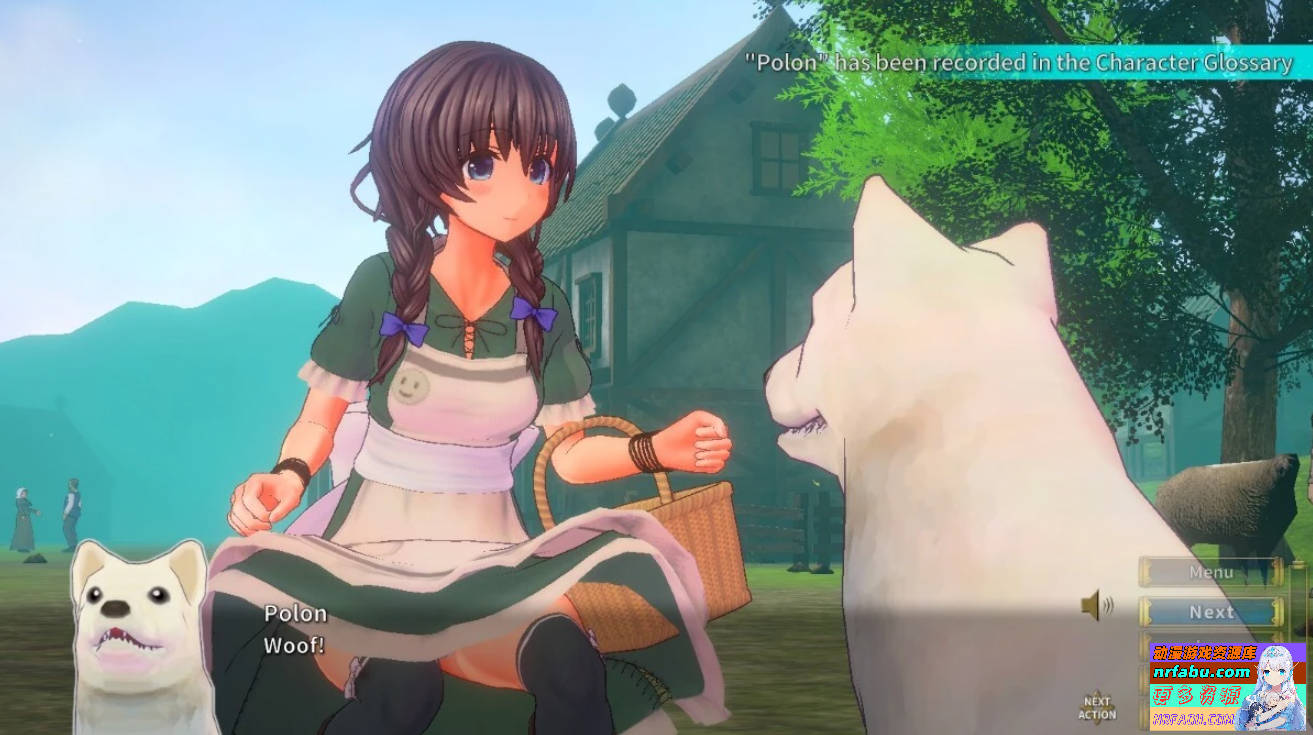Viewport: 1313px width, 735px height.
Task: Open the Menu
Action: 1211,572
